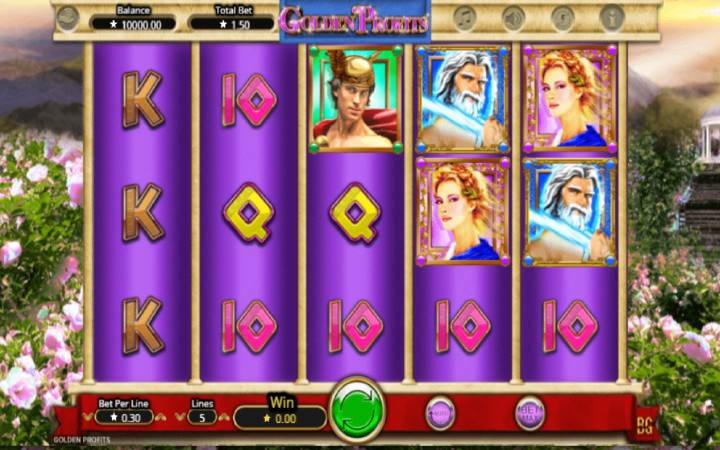Spin the reels with the green button
720x450 pixels.
pyautogui.click(x=358, y=409)
